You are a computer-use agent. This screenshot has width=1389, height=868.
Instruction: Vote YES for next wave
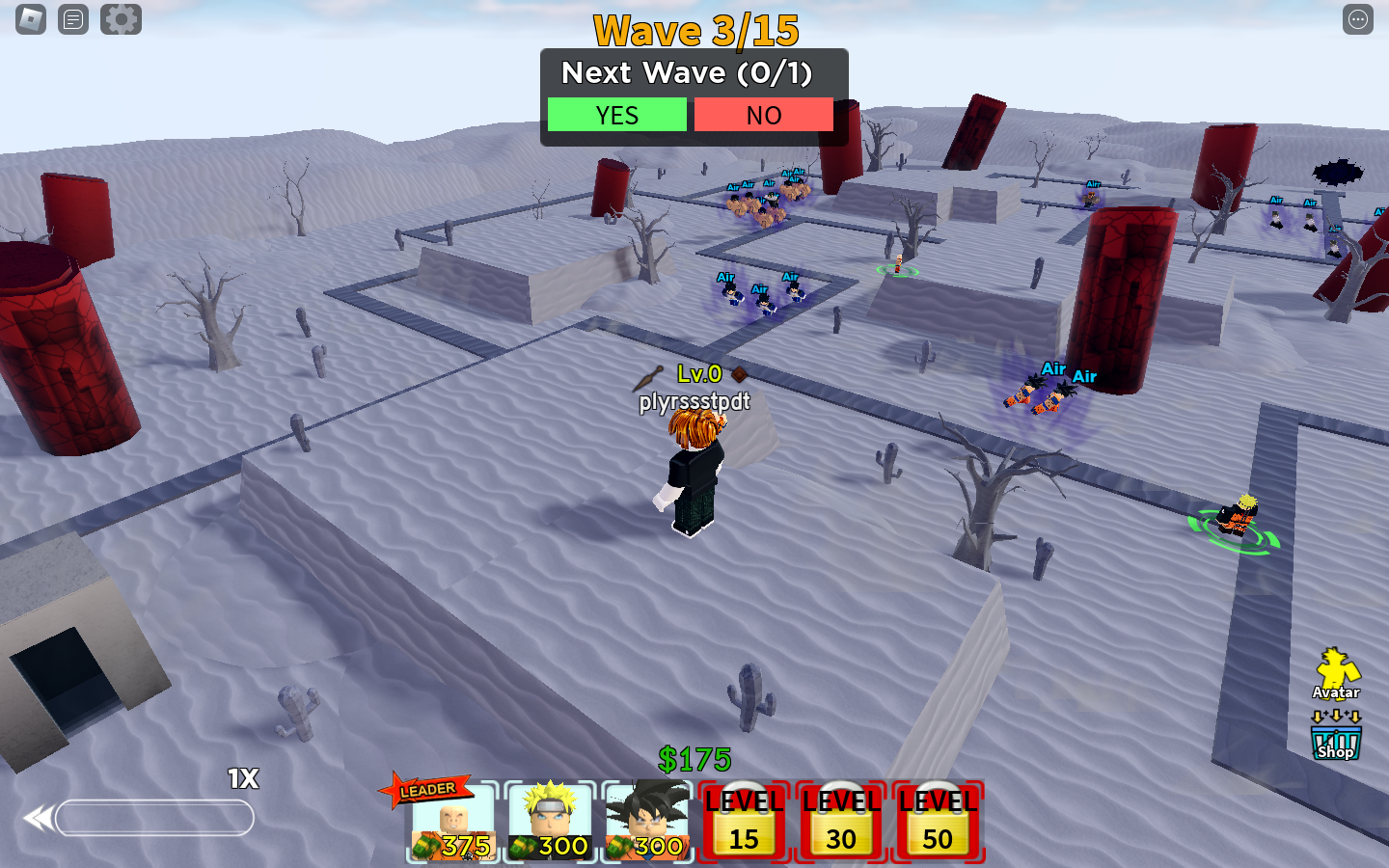point(616,115)
